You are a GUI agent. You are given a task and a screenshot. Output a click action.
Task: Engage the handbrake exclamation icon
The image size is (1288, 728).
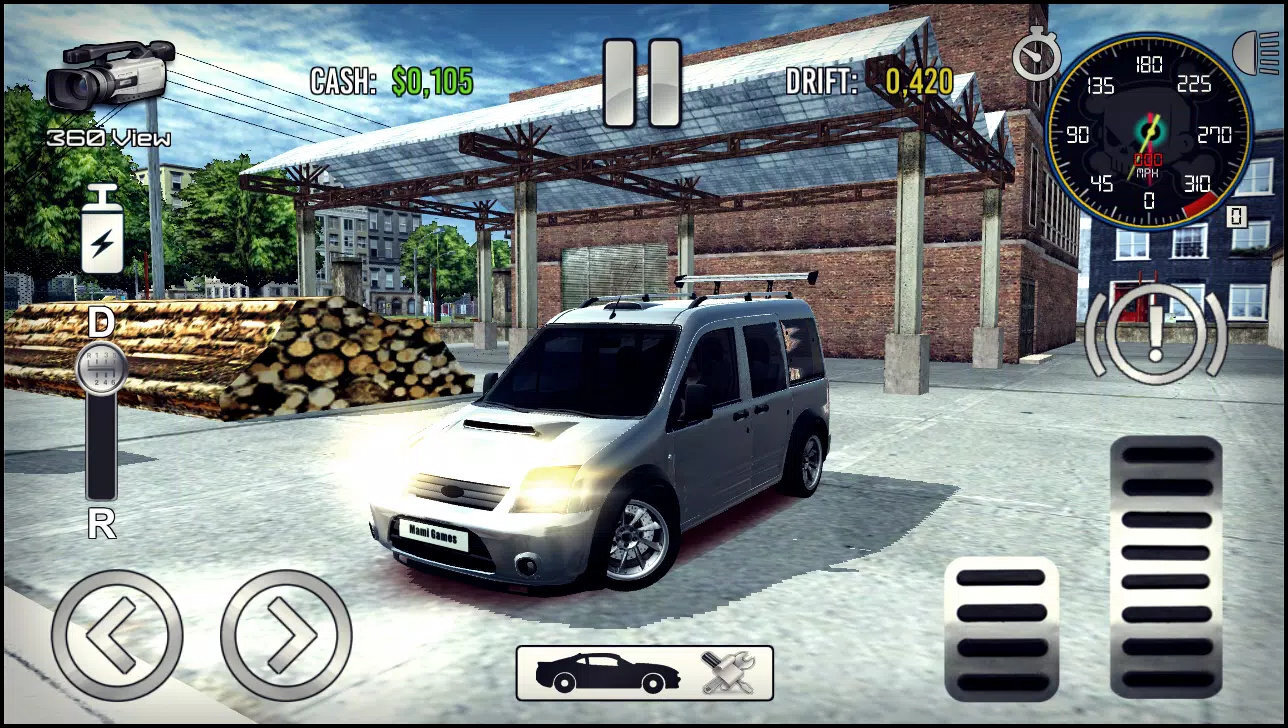coord(1155,333)
